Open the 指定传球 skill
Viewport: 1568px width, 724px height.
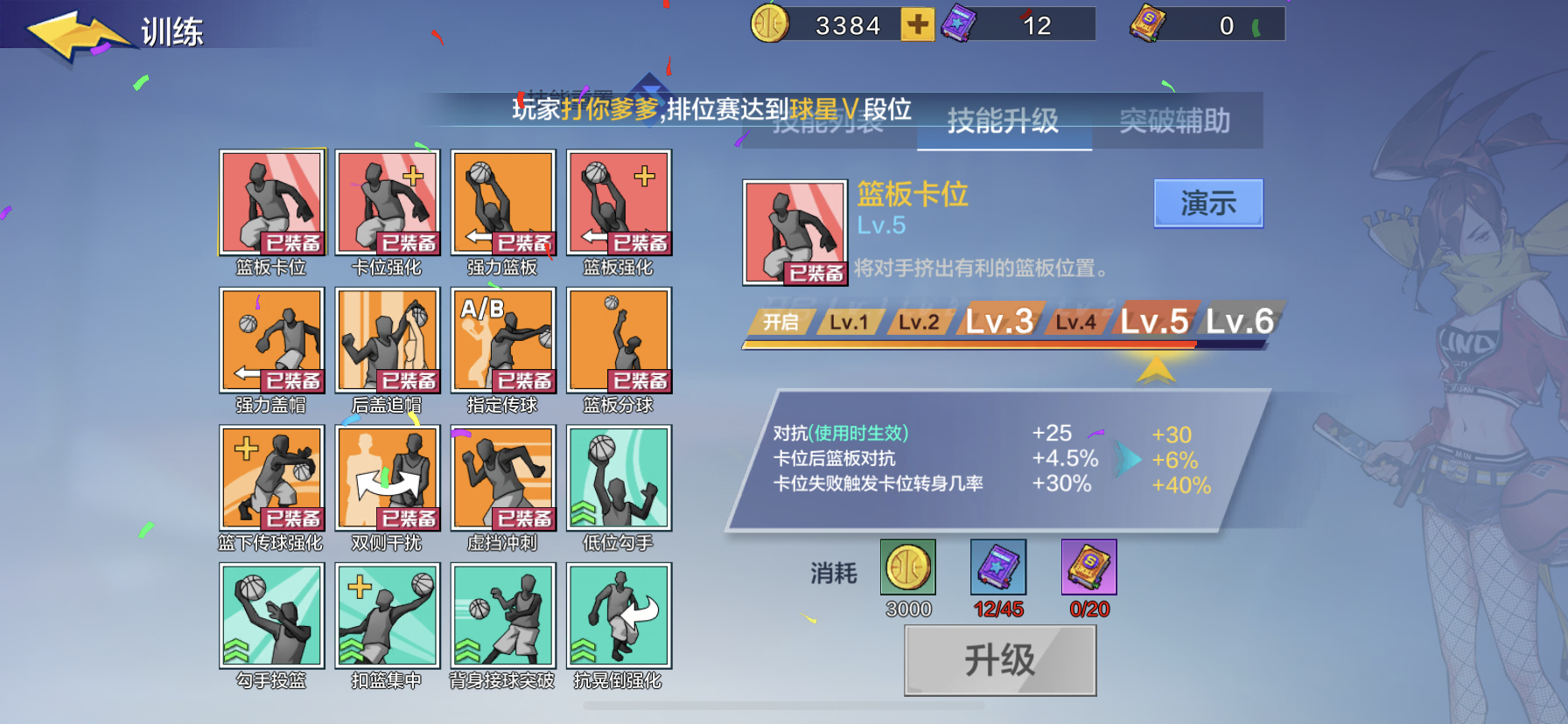(503, 342)
